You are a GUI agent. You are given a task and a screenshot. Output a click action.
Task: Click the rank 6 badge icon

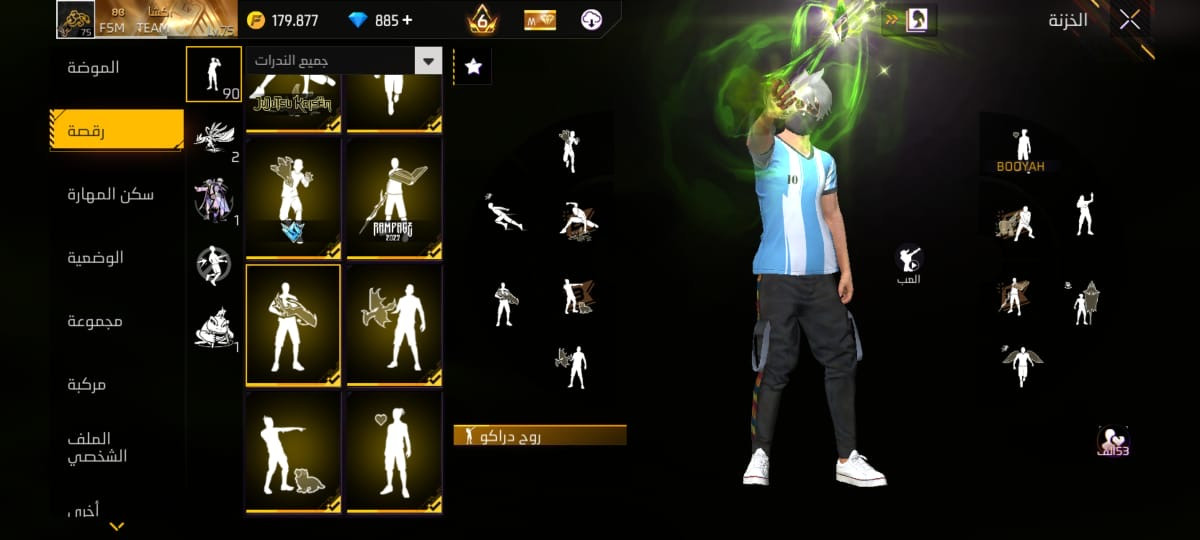point(482,20)
